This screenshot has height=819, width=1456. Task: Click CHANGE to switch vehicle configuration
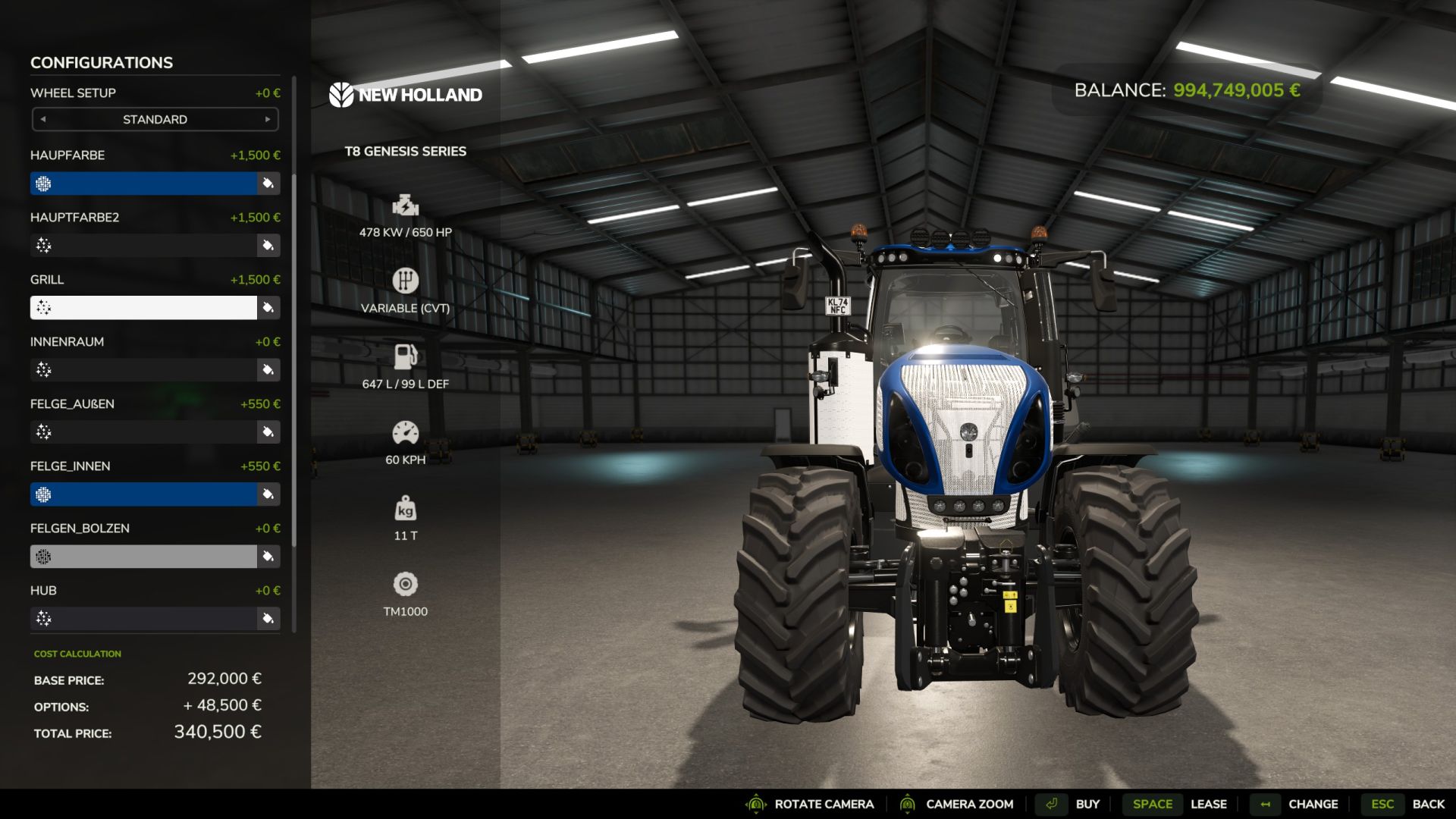pyautogui.click(x=1313, y=803)
